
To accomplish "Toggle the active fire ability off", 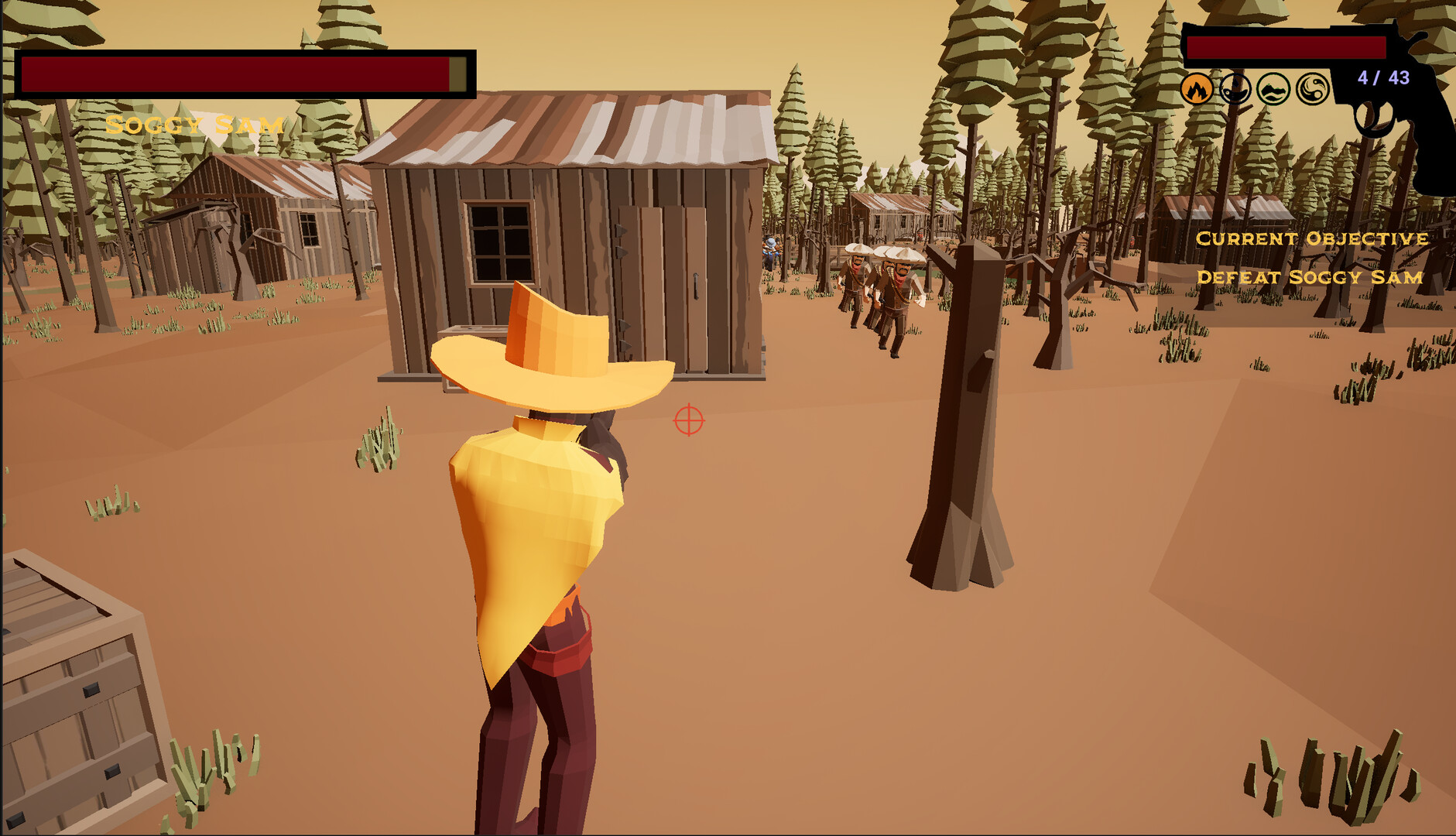I will (1197, 88).
